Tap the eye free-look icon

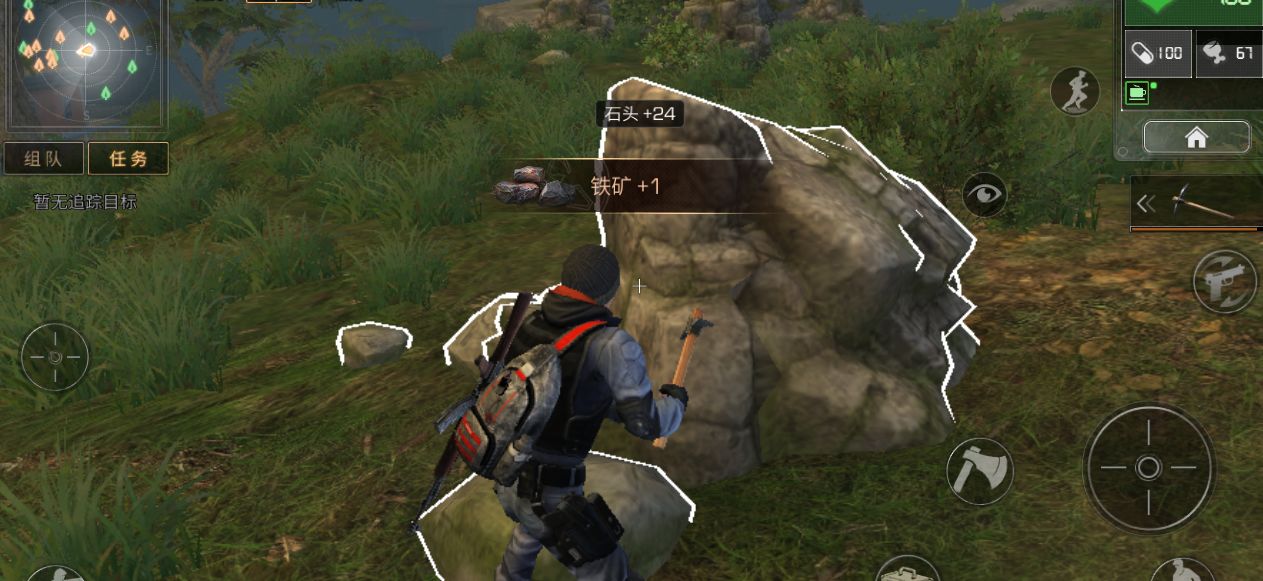pos(984,195)
